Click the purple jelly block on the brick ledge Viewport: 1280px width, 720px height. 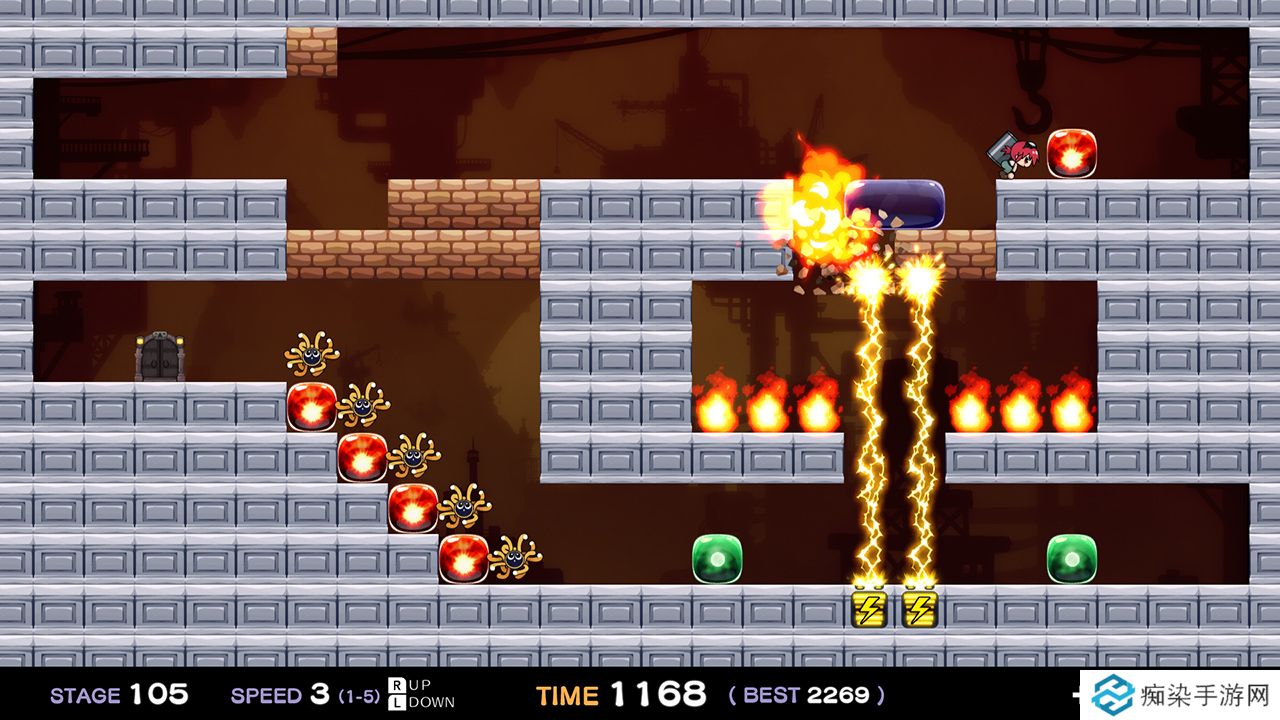tap(893, 204)
